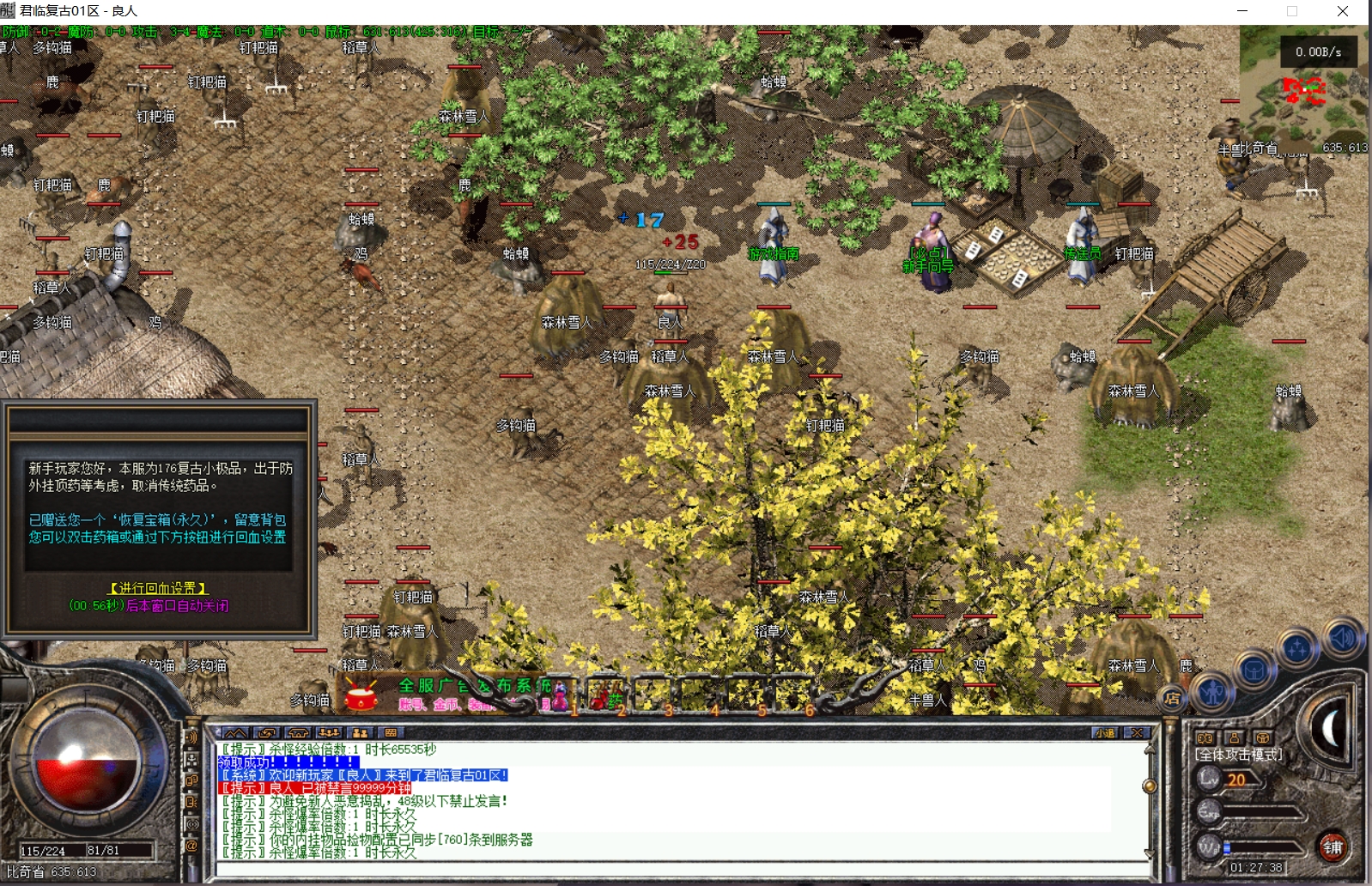Select the mountain icon in chat toolbar
Screen dimensions: 1372x886
pyautogui.click(x=234, y=732)
